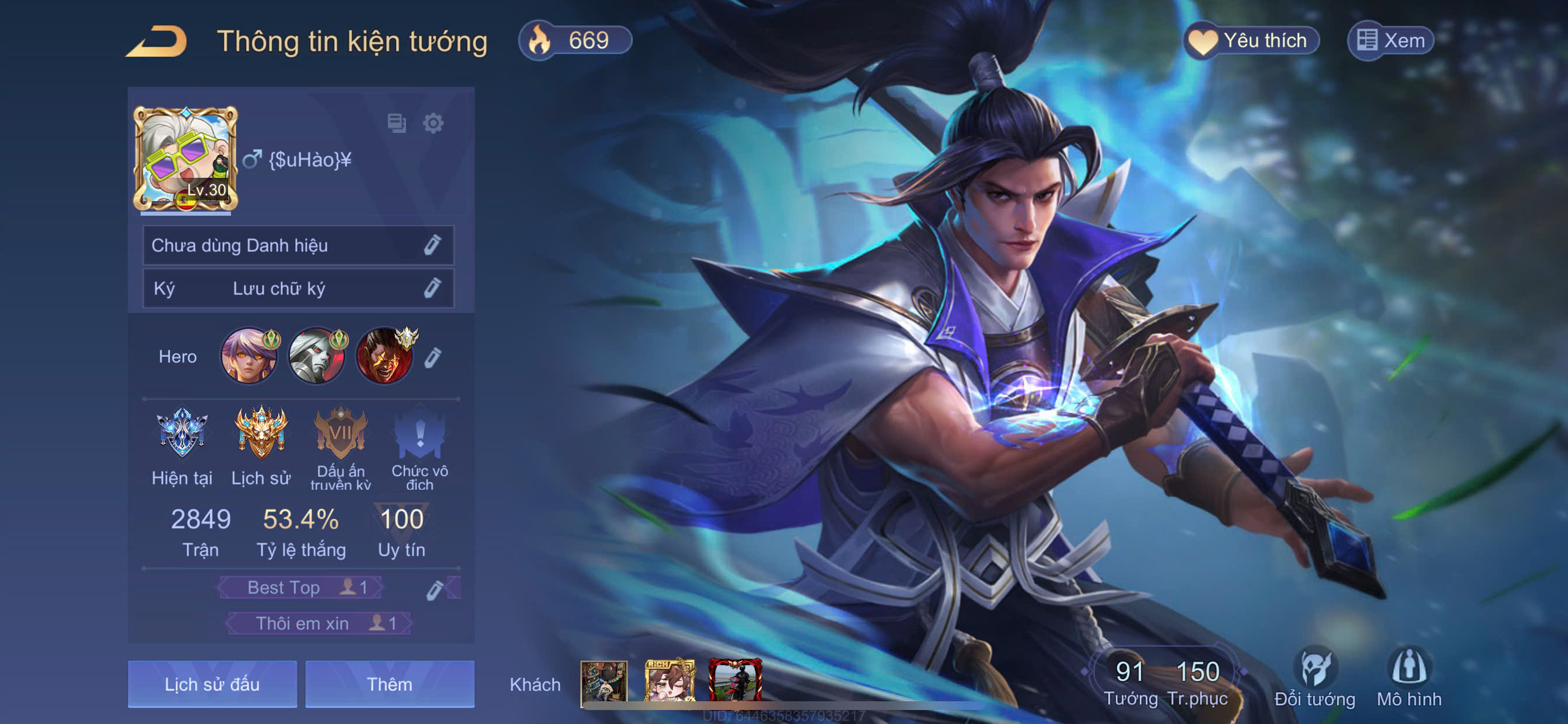The height and width of the screenshot is (724, 1568).
Task: Click the Thêm button
Action: [390, 684]
